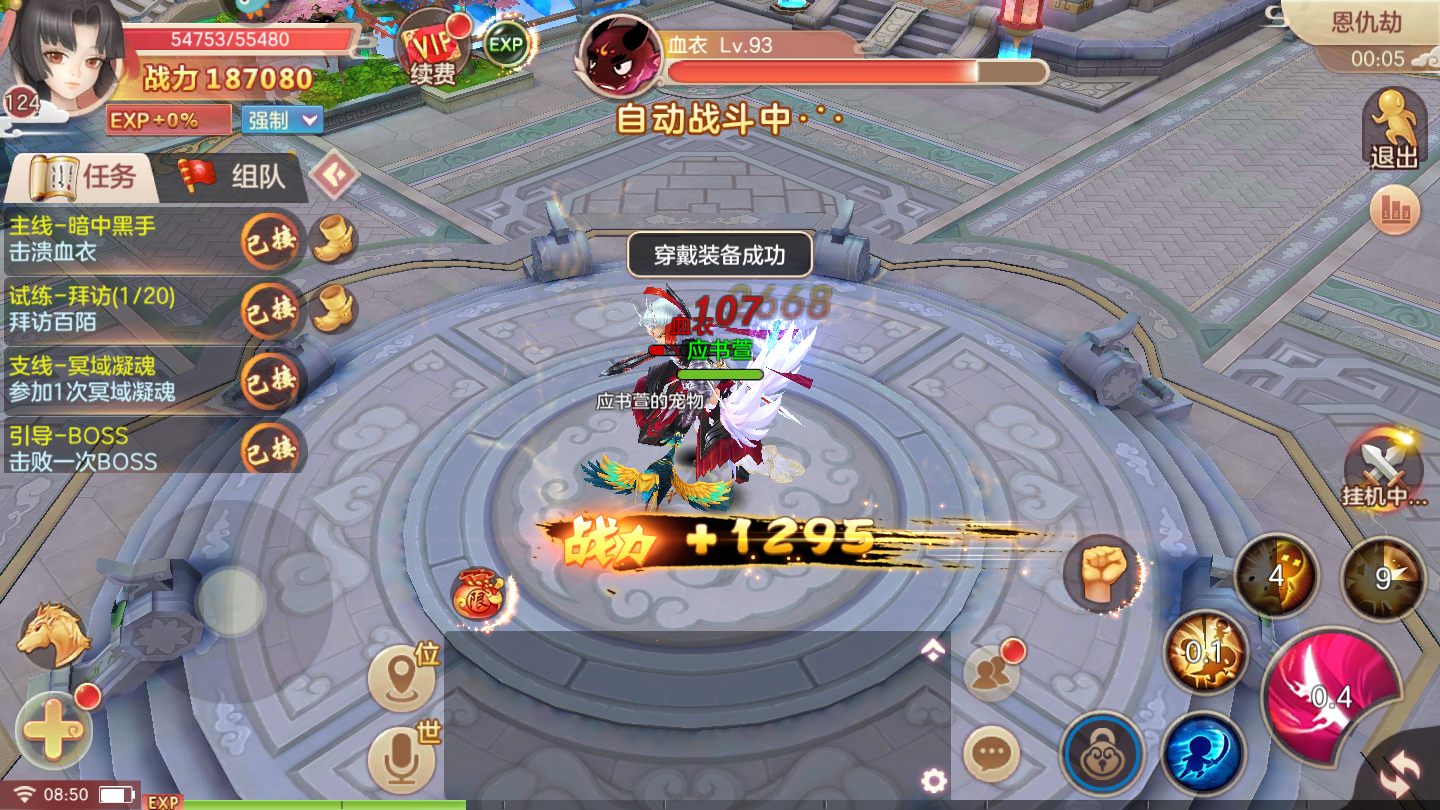Screen dimensions: 1440x810
Task: Use the fist basic attack button
Action: pos(1103,573)
